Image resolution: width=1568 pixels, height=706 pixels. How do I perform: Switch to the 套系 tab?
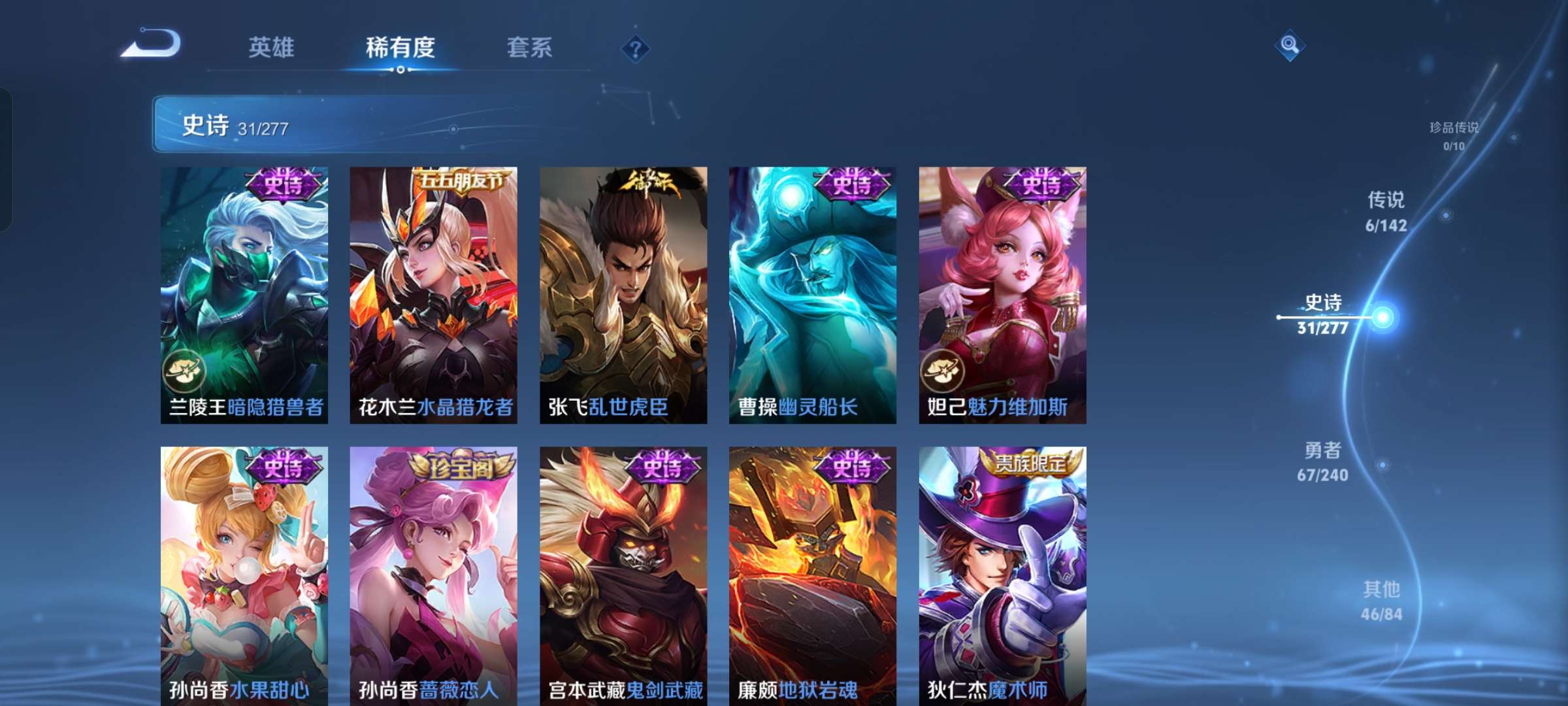click(x=530, y=47)
